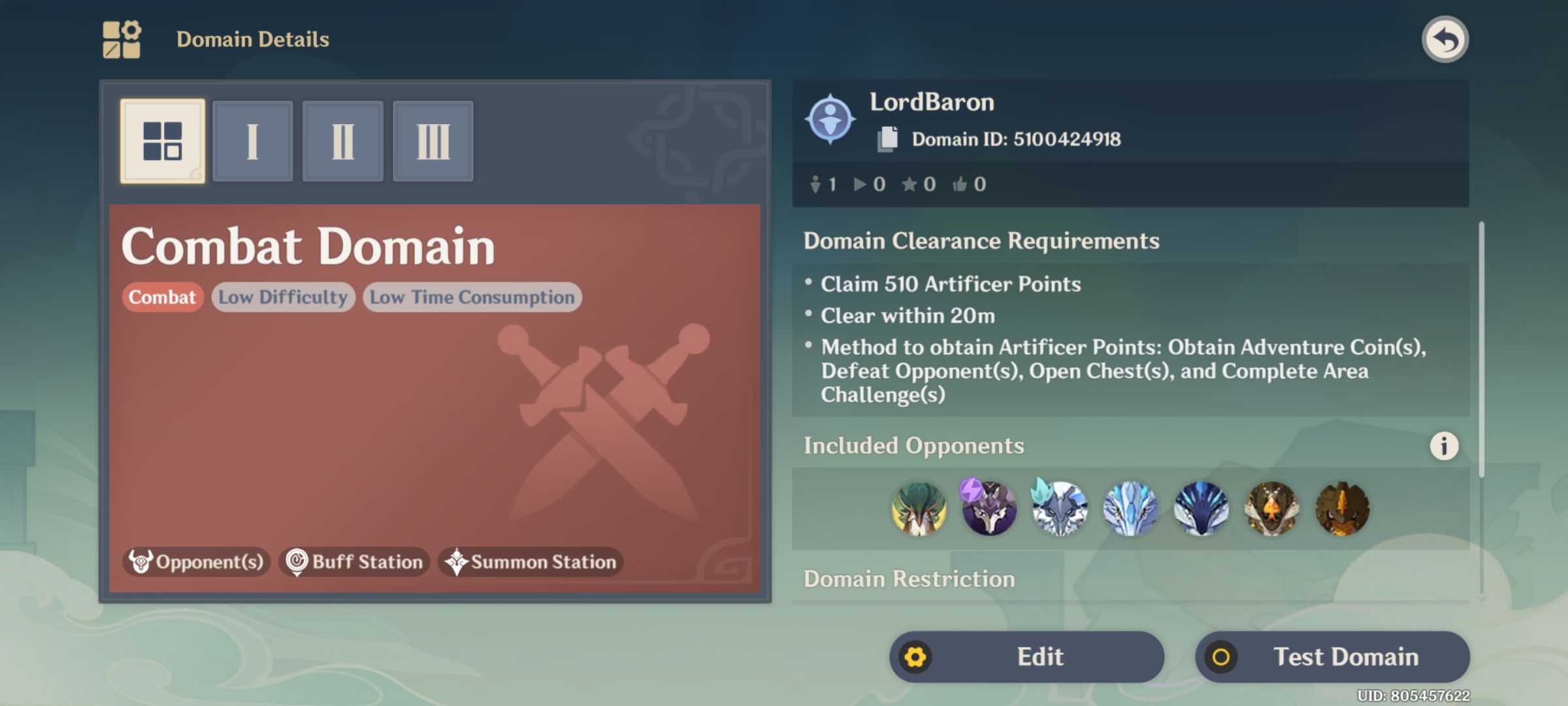Switch to the Room I tab

[253, 141]
